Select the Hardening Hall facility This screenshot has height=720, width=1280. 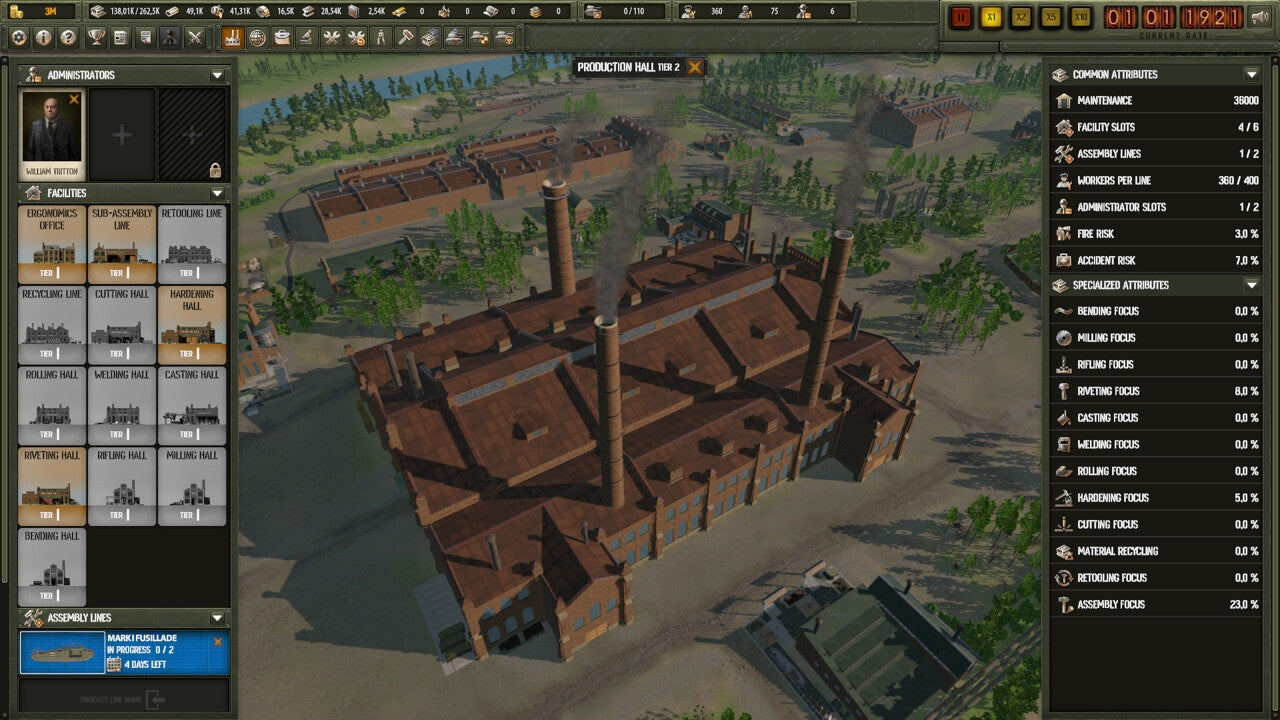coord(192,324)
